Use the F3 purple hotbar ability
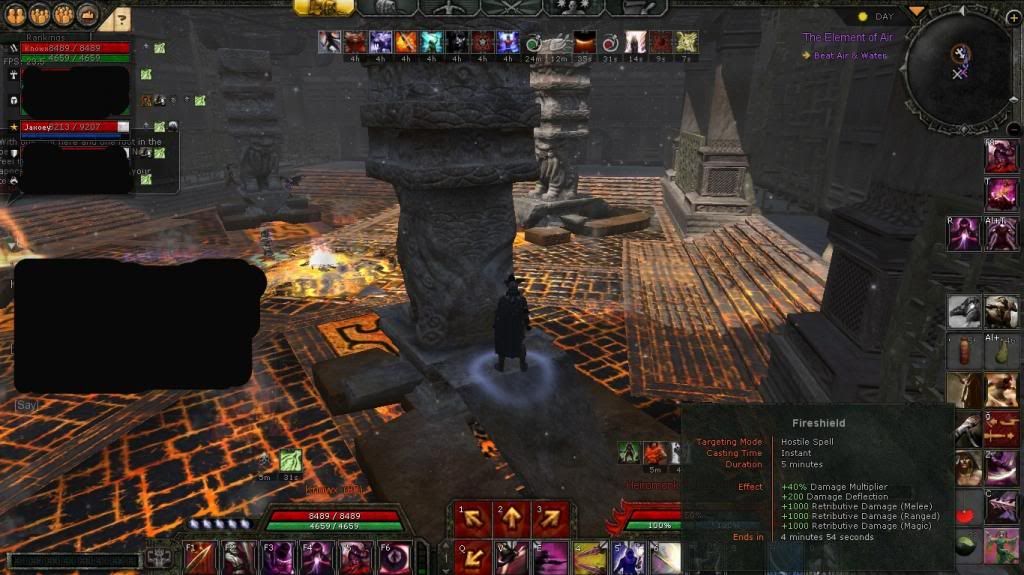Screen dimensions: 1024x575 [278, 557]
